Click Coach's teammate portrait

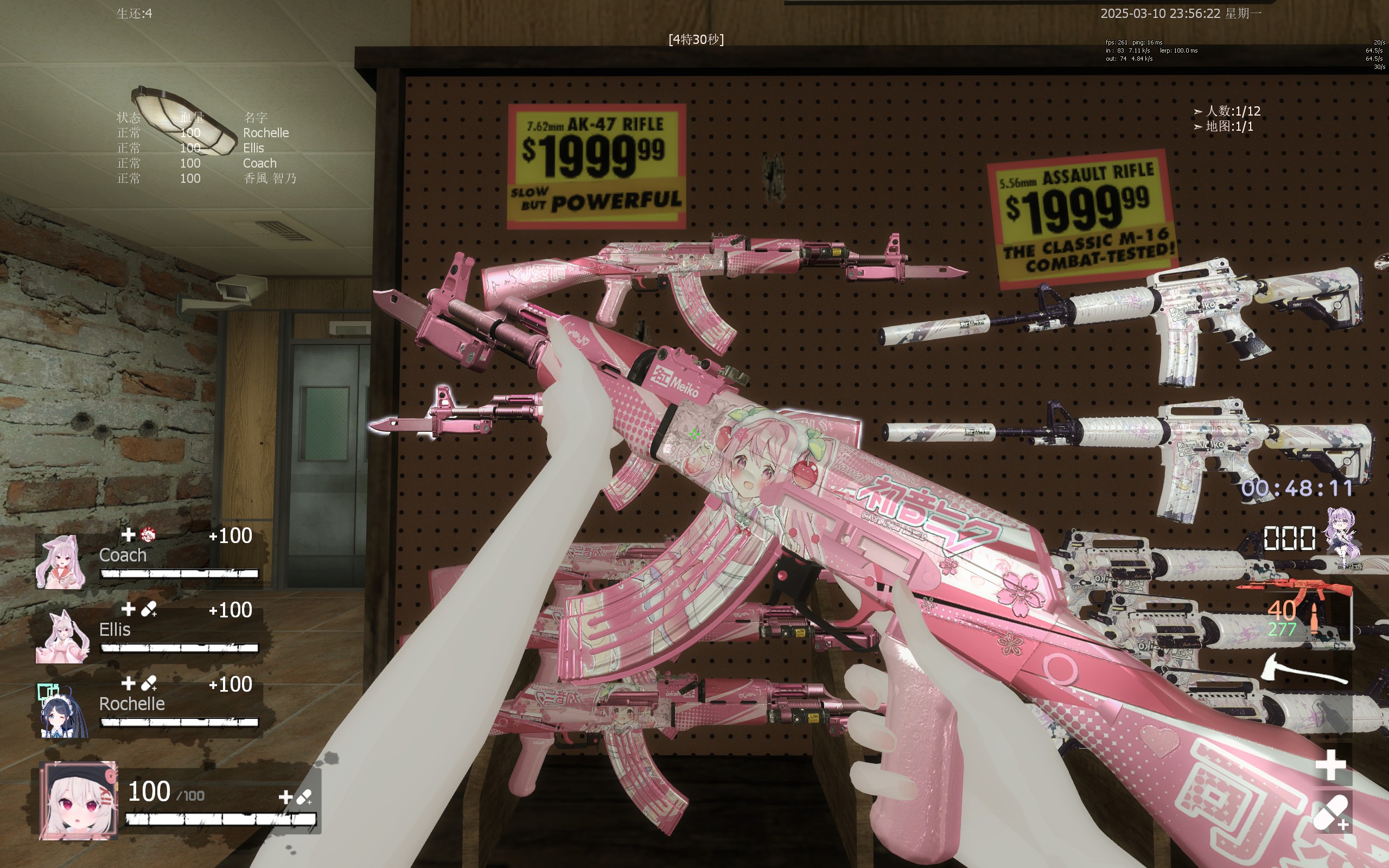click(x=60, y=562)
